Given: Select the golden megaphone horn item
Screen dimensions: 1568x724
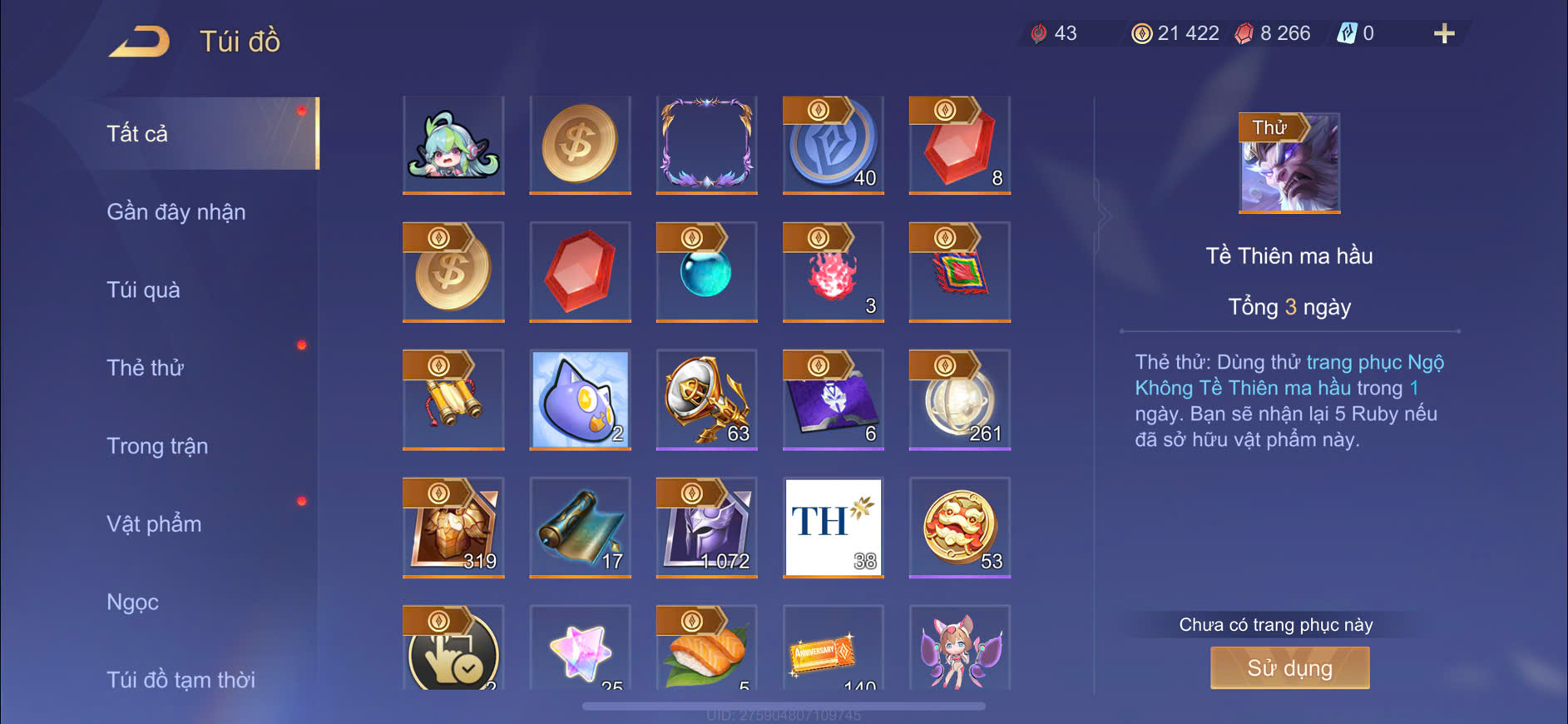Looking at the screenshot, I should pyautogui.click(x=706, y=400).
